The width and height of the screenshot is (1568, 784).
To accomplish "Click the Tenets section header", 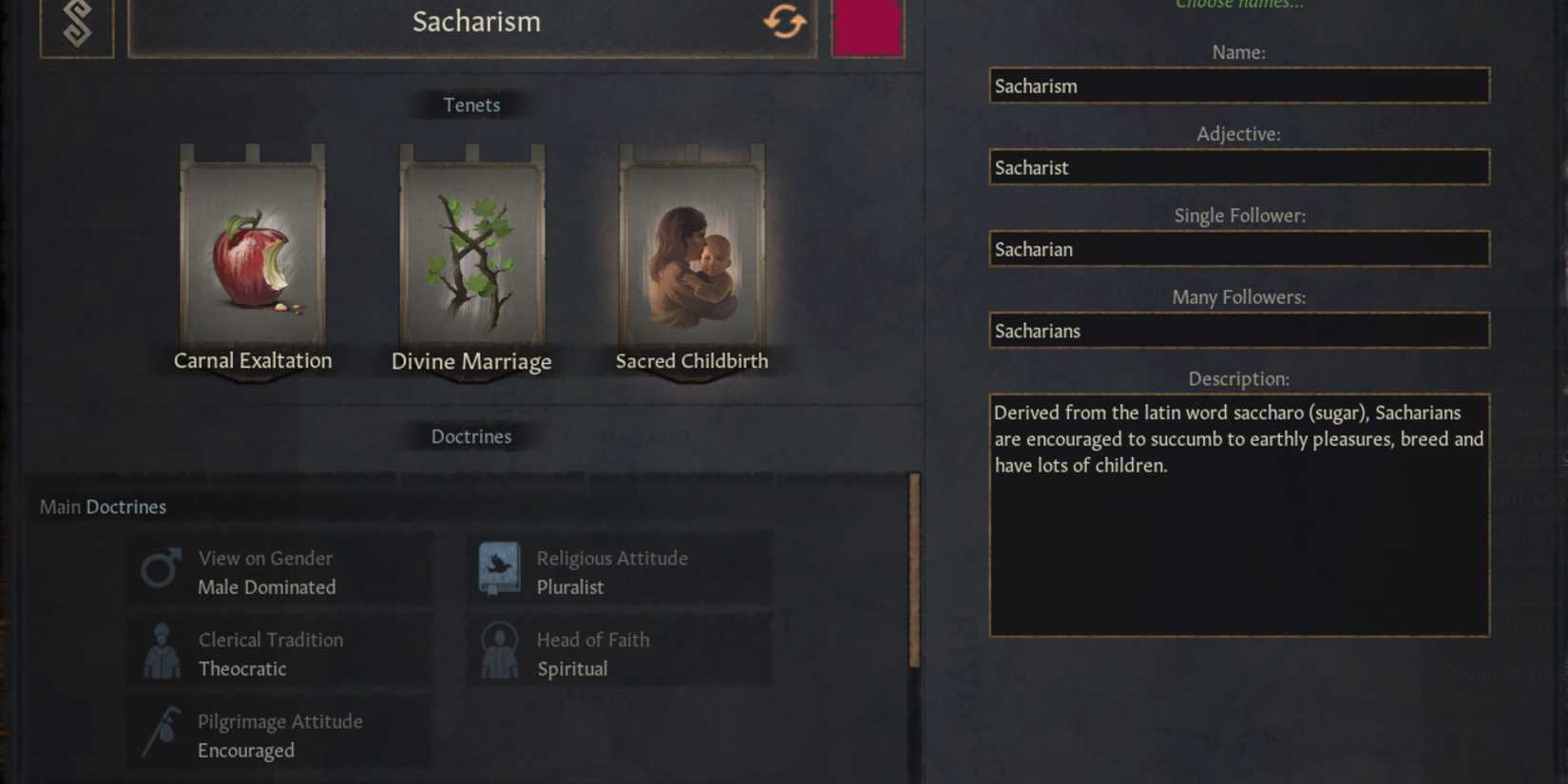I will (471, 105).
